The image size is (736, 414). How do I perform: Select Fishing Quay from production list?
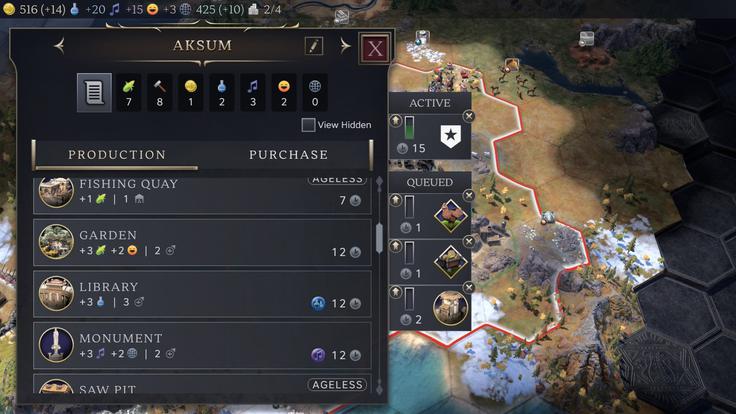tap(202, 193)
